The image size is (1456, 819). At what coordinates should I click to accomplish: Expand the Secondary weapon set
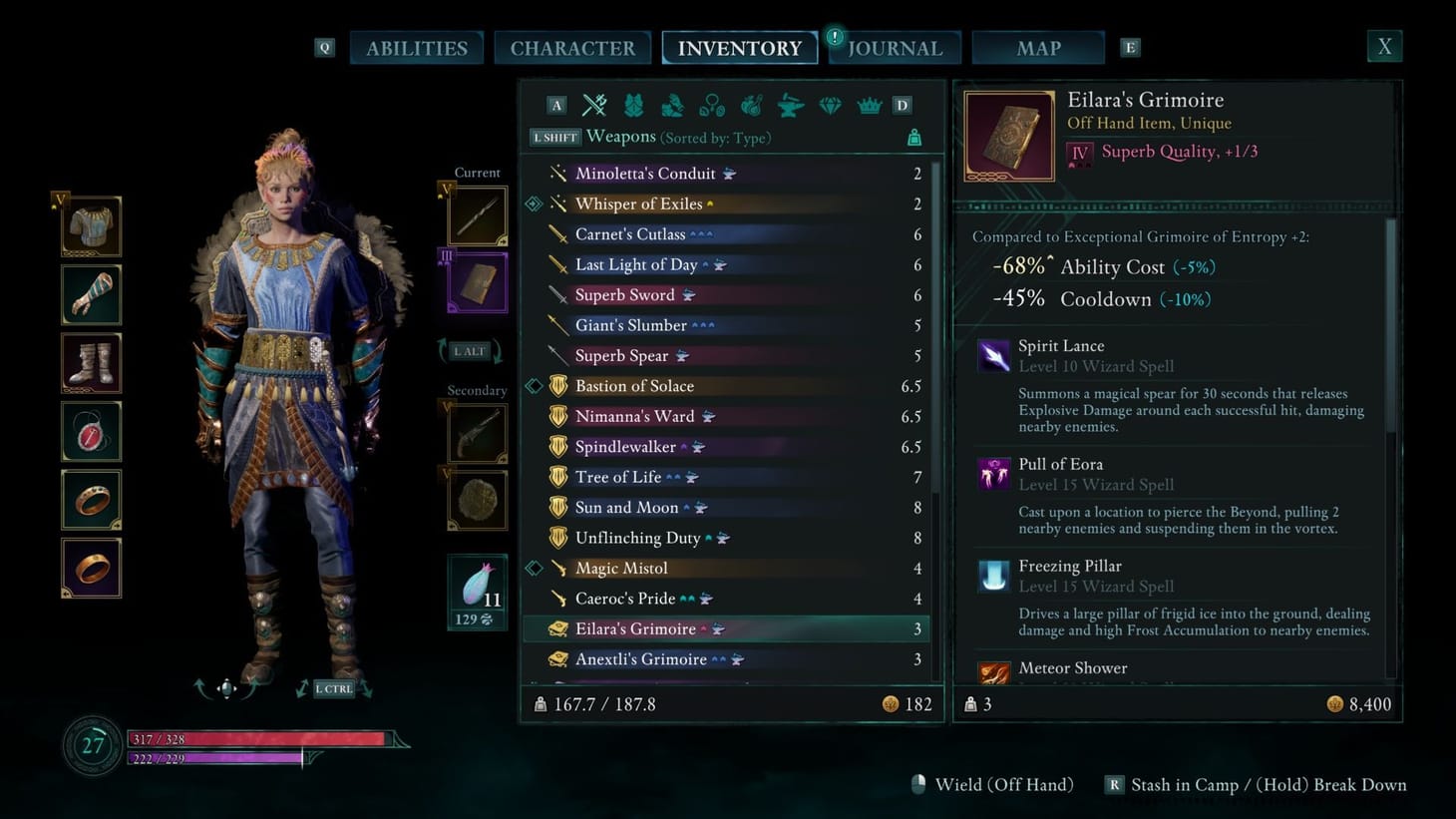(x=476, y=390)
